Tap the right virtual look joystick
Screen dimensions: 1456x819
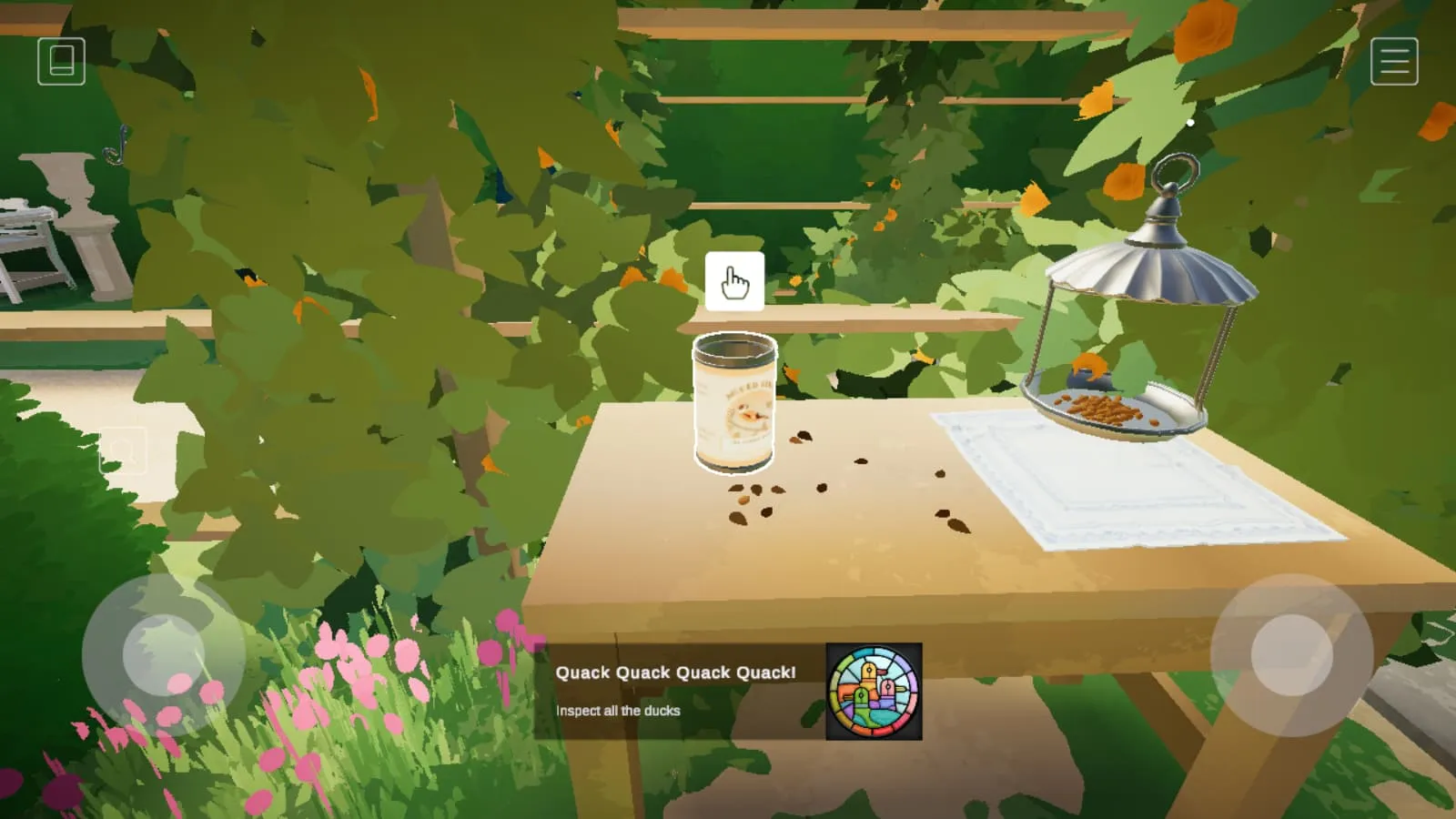coord(1291,654)
